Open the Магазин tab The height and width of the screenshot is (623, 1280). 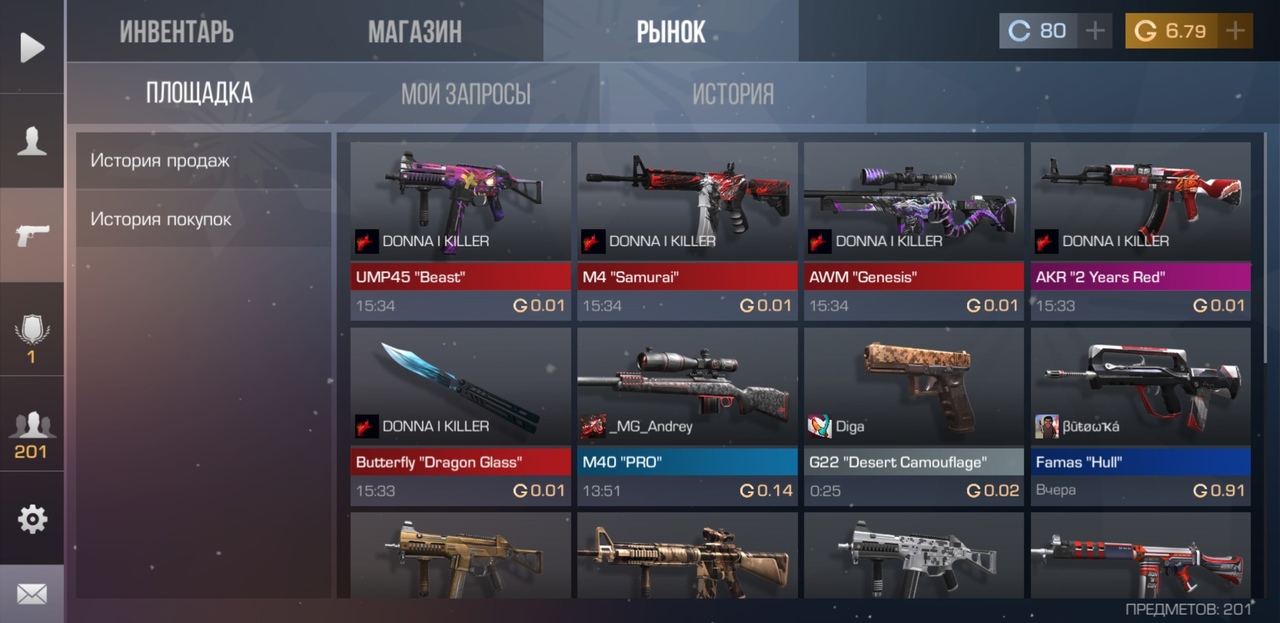[415, 31]
